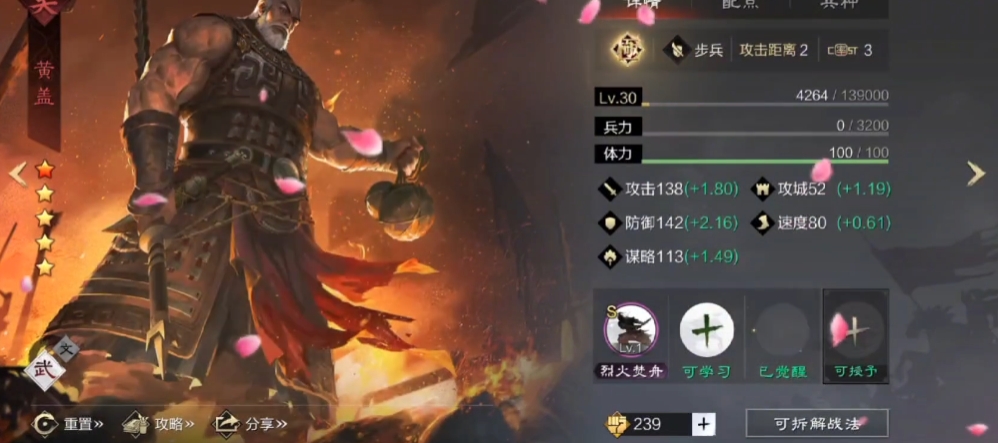Open the 可学习 skill slot
This screenshot has height=443, width=998.
point(706,330)
